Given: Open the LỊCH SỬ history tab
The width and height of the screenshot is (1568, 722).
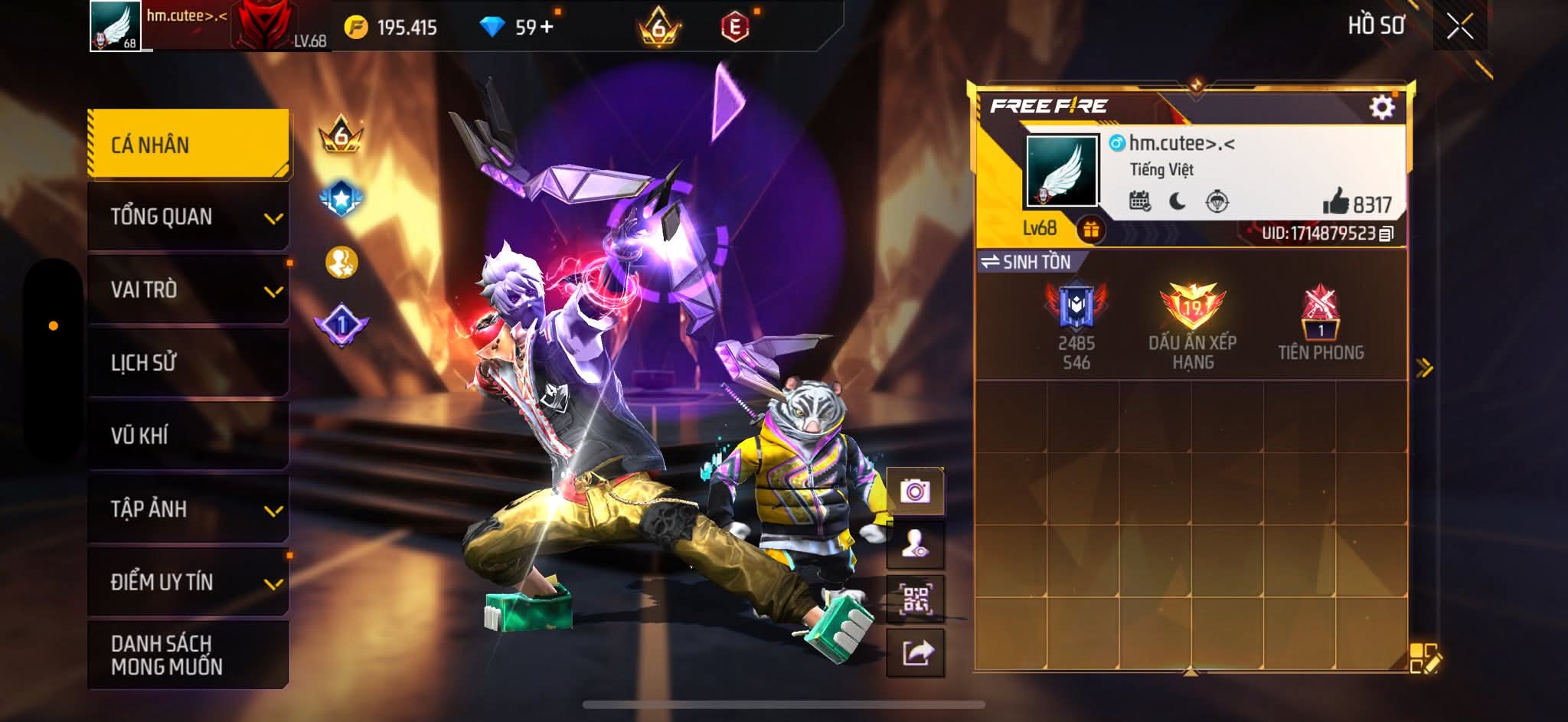Looking at the screenshot, I should (x=188, y=362).
